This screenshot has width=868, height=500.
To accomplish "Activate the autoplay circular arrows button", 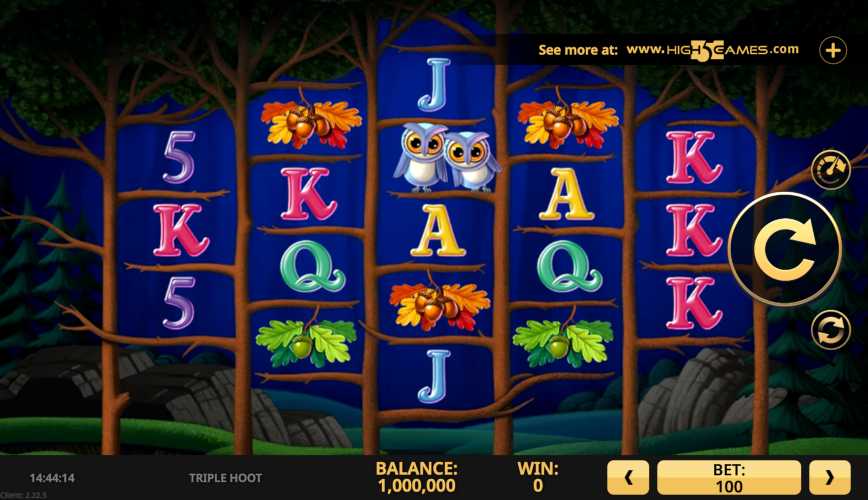I will 830,330.
